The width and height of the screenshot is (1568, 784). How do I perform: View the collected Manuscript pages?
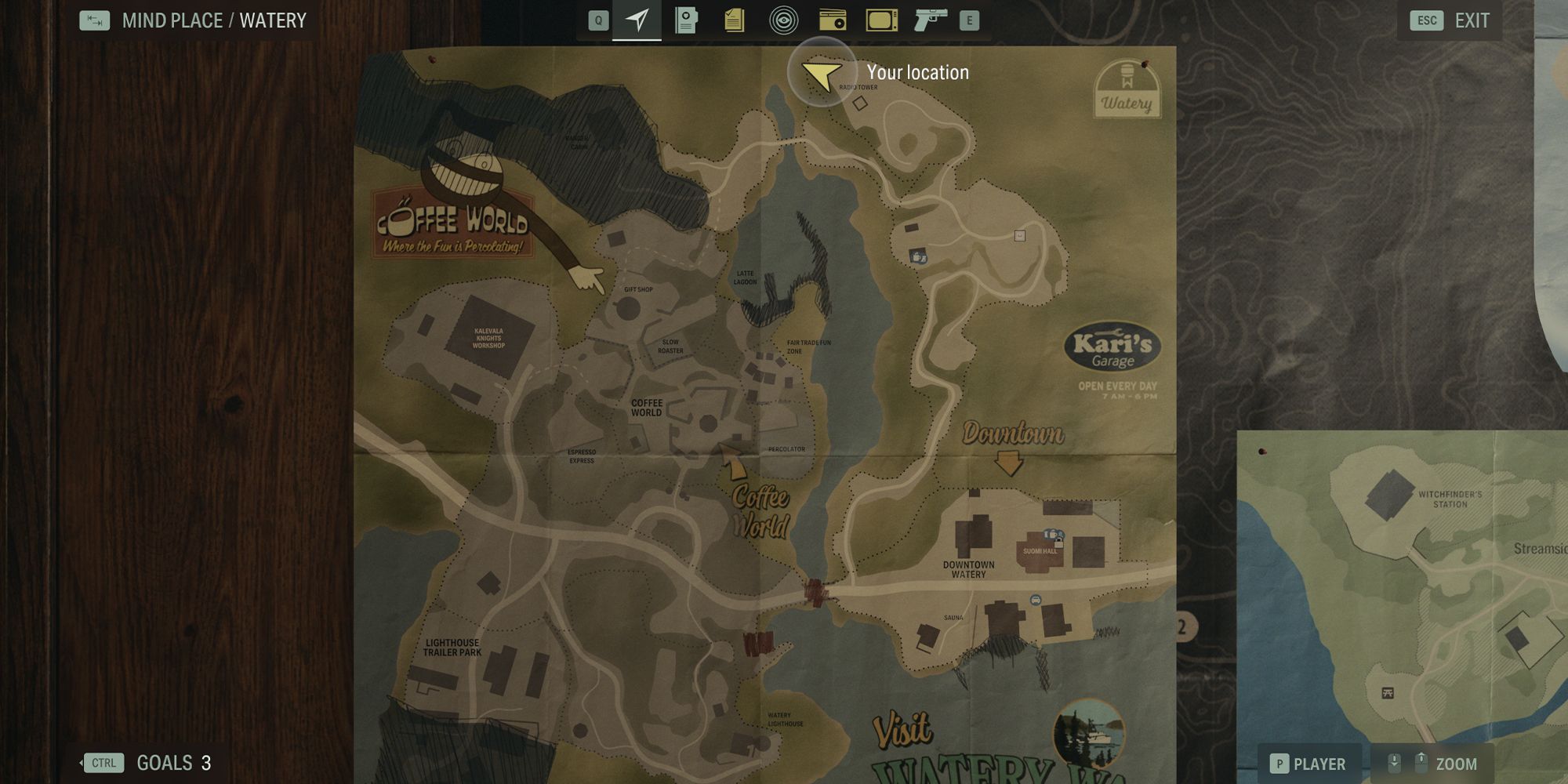coord(735,20)
